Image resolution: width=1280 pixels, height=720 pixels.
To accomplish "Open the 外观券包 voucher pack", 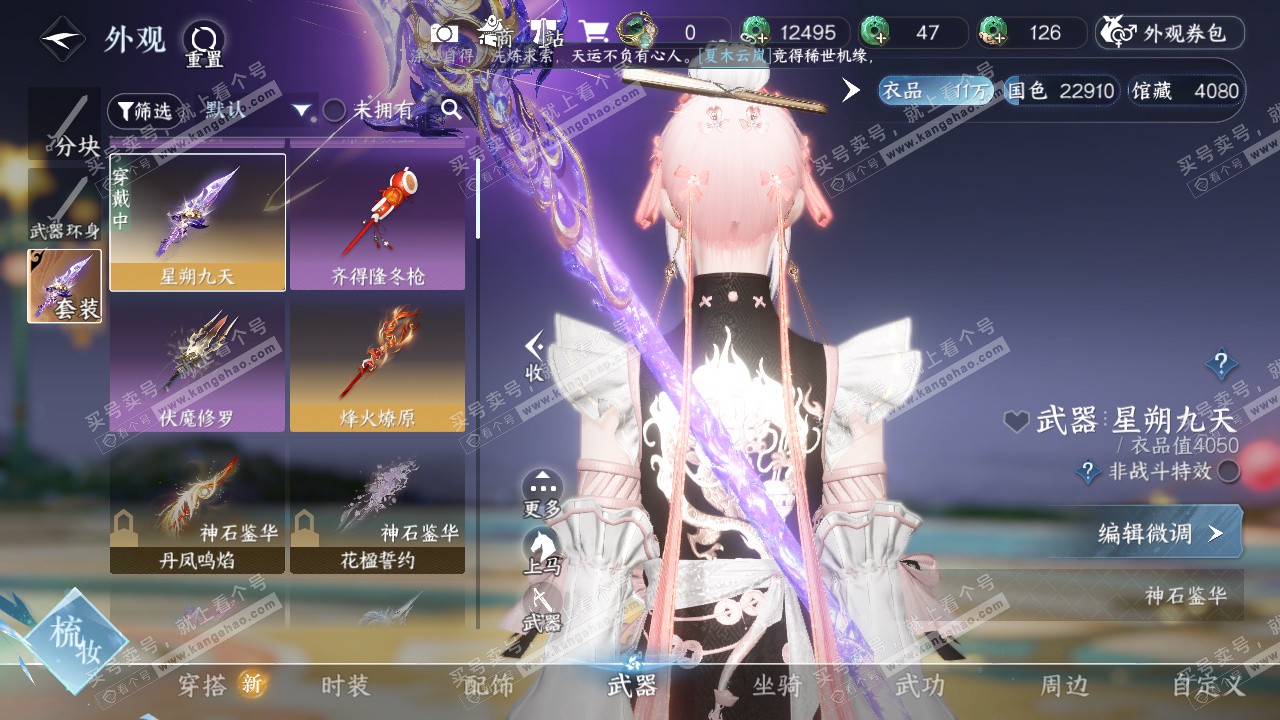I will pyautogui.click(x=1170, y=33).
